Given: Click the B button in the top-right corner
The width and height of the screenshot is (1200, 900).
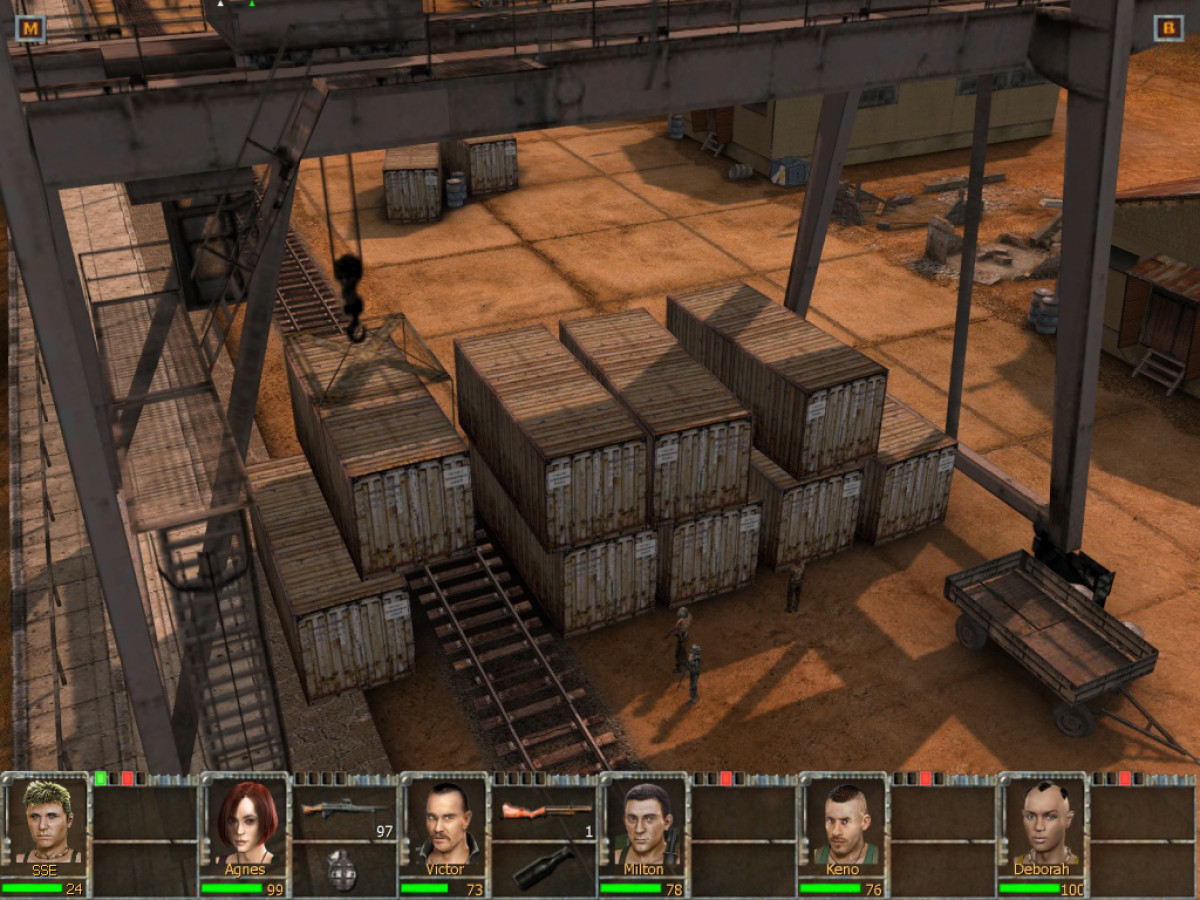Looking at the screenshot, I should pyautogui.click(x=1168, y=28).
